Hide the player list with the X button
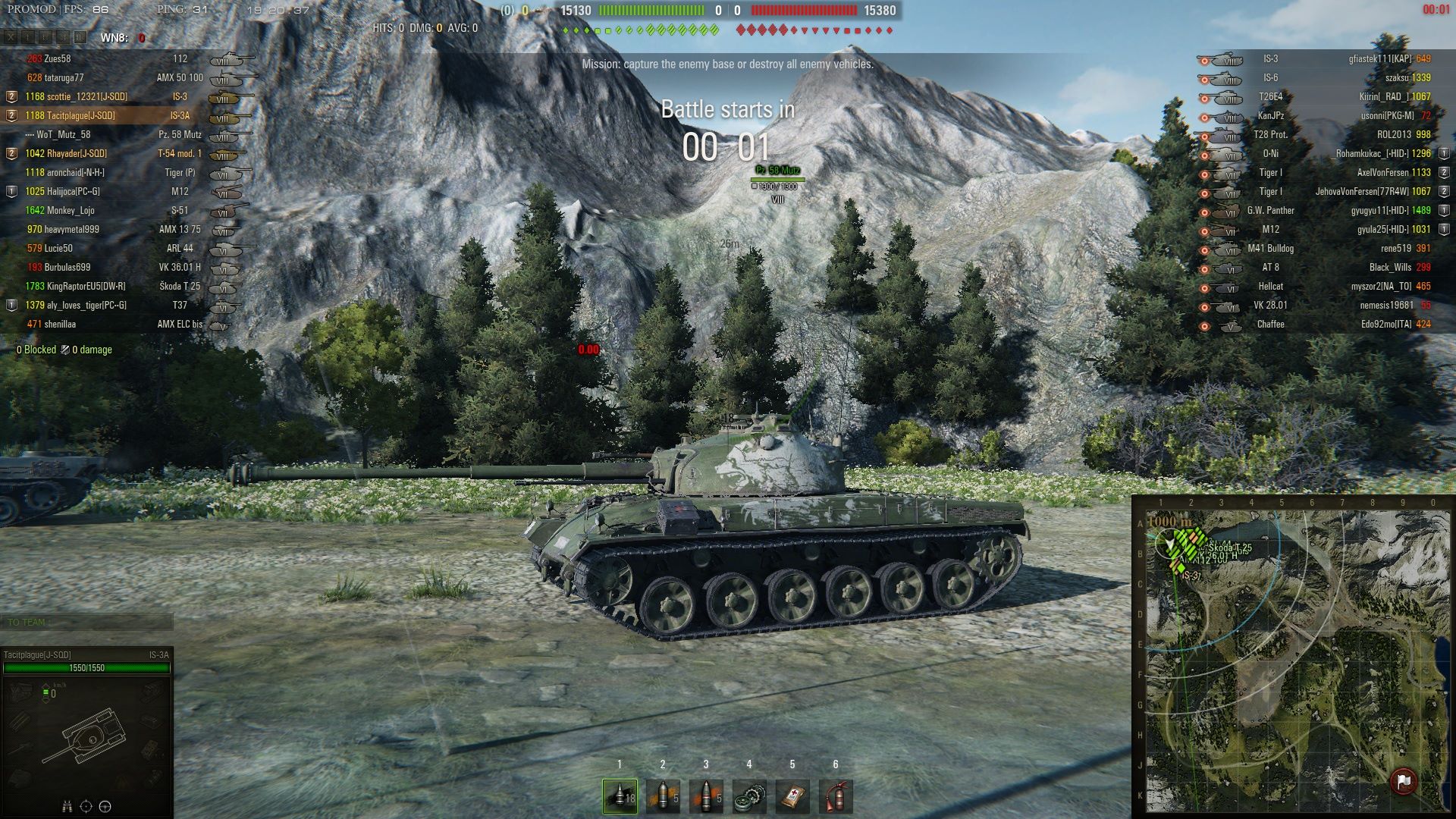1456x819 pixels. [11, 37]
